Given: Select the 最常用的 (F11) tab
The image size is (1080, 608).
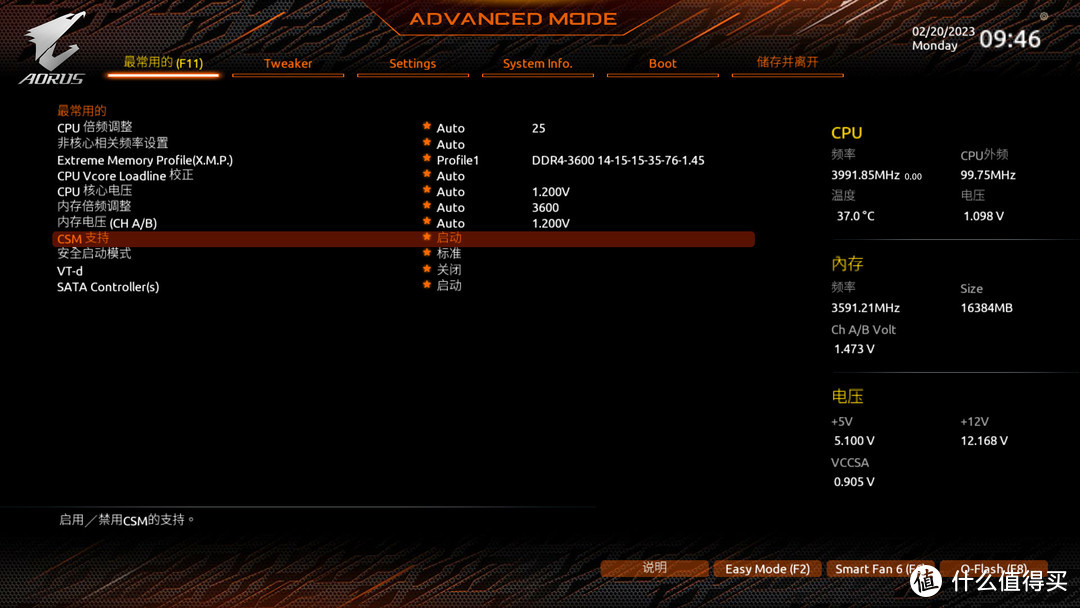Looking at the screenshot, I should click(163, 63).
